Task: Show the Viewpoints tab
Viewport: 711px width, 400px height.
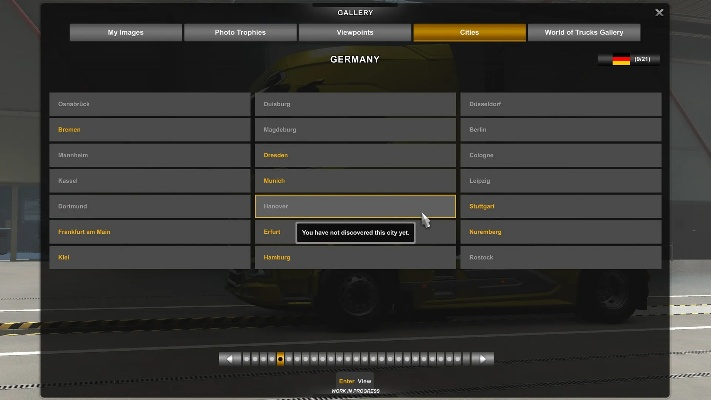Action: pyautogui.click(x=355, y=33)
